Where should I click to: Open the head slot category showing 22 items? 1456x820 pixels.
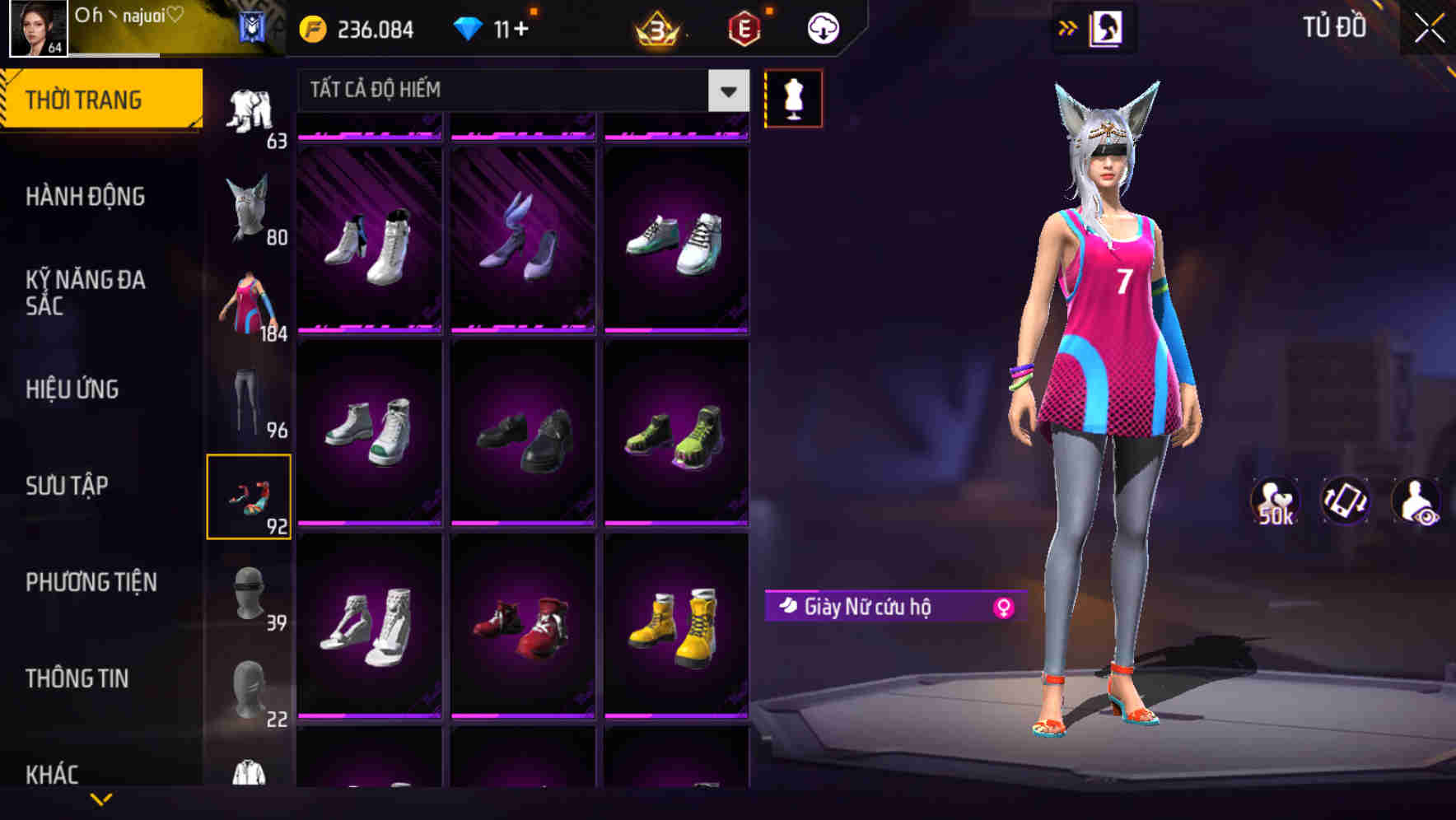pos(250,690)
